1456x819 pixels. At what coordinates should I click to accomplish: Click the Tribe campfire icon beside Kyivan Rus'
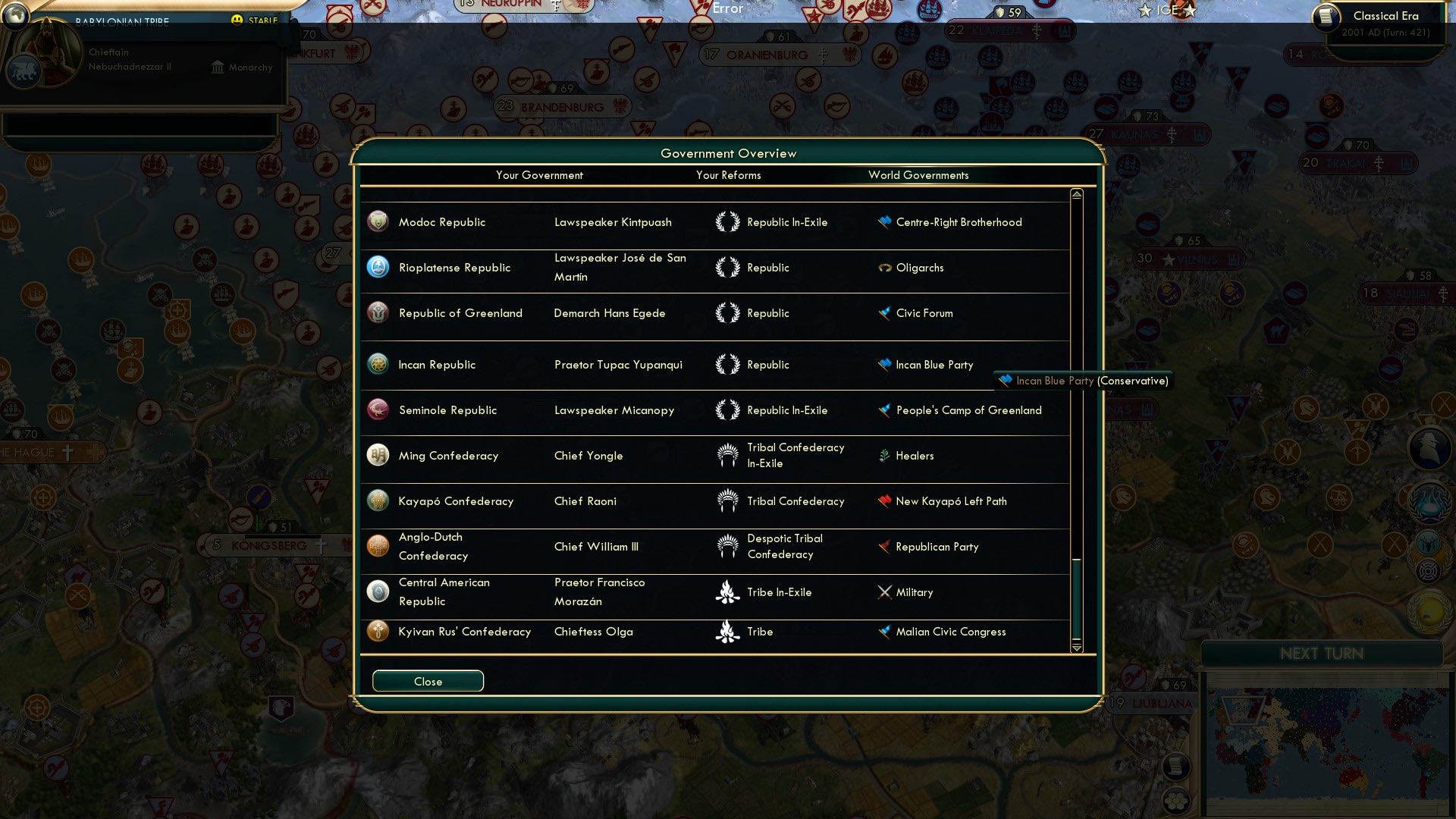point(729,631)
